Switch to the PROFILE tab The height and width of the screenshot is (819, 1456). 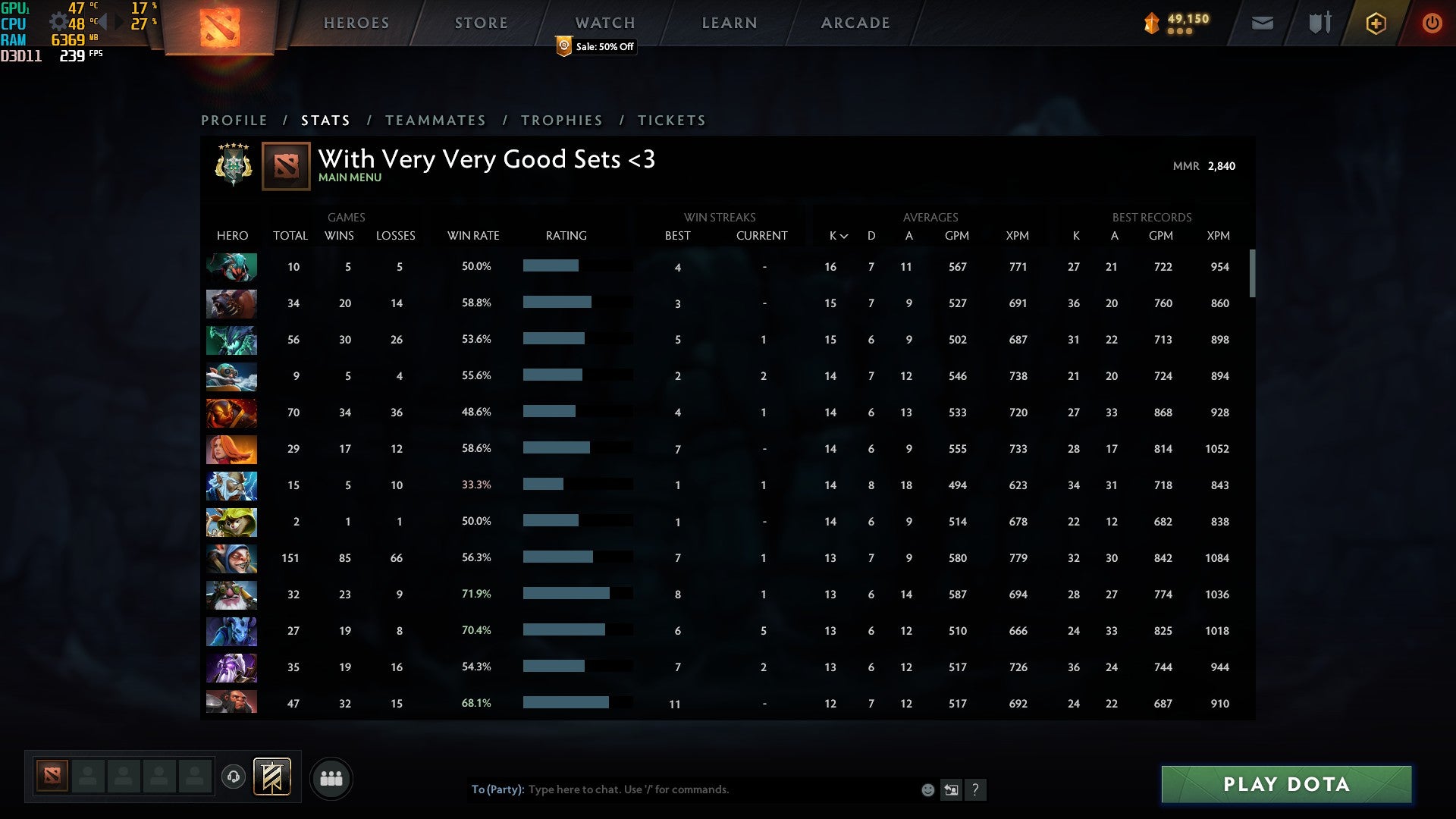(234, 120)
